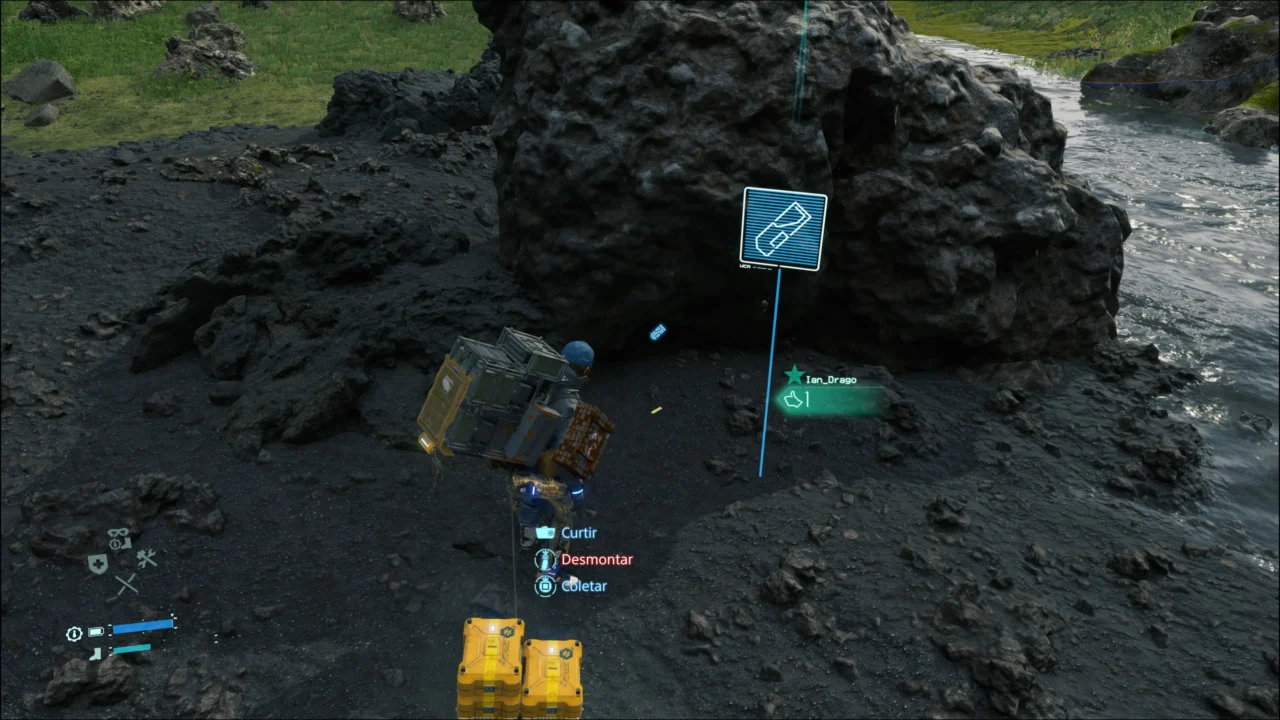The image size is (1280, 720).
Task: Click the gear thermometer icon beside the battery
Action: tap(73, 633)
